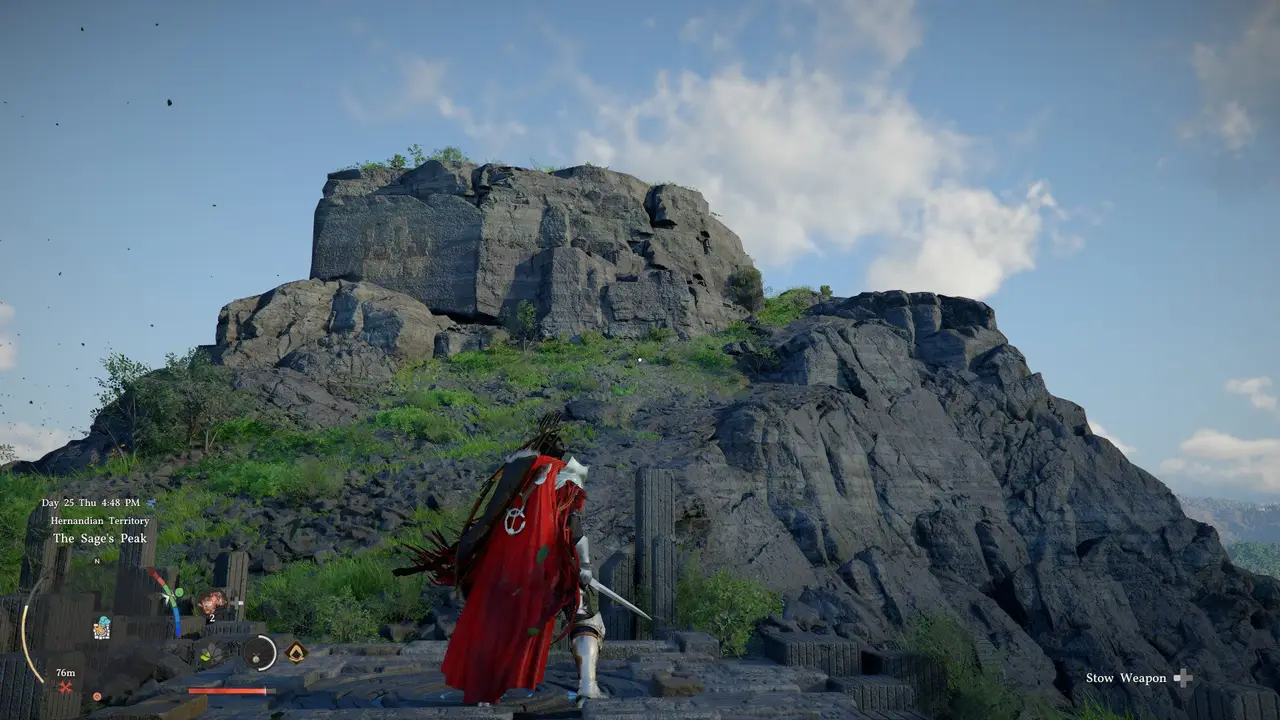Select the roasted meat food item slot

point(212,602)
